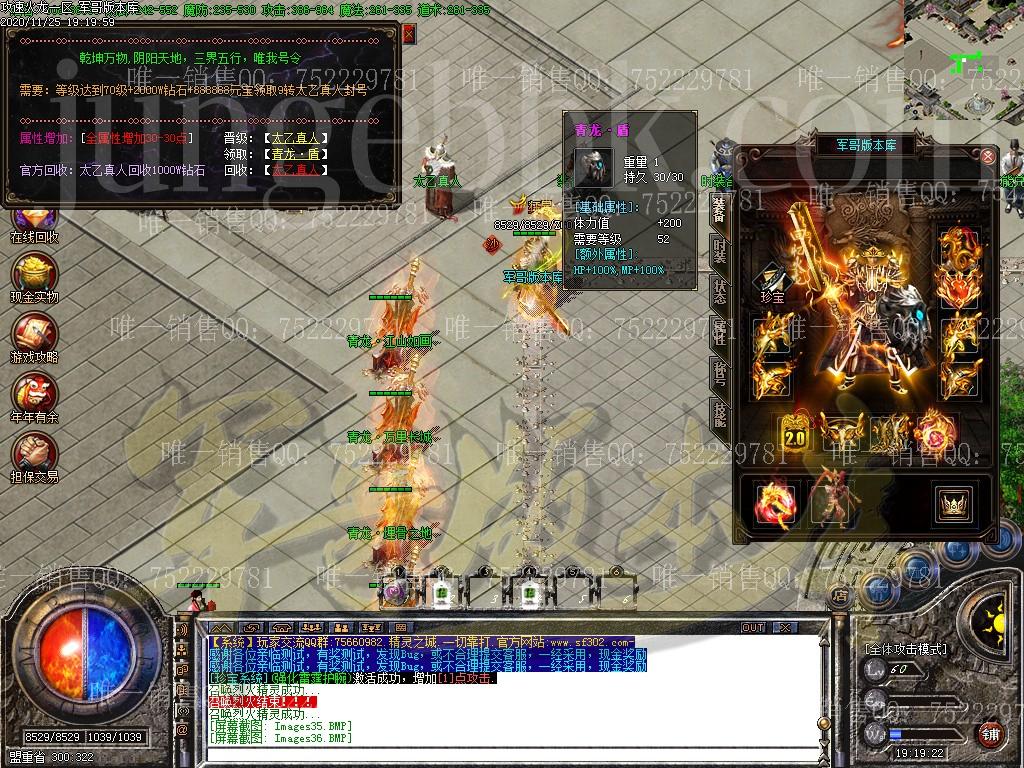
Task: Switch to the 属性 attributes tab
Action: pyautogui.click(x=720, y=331)
